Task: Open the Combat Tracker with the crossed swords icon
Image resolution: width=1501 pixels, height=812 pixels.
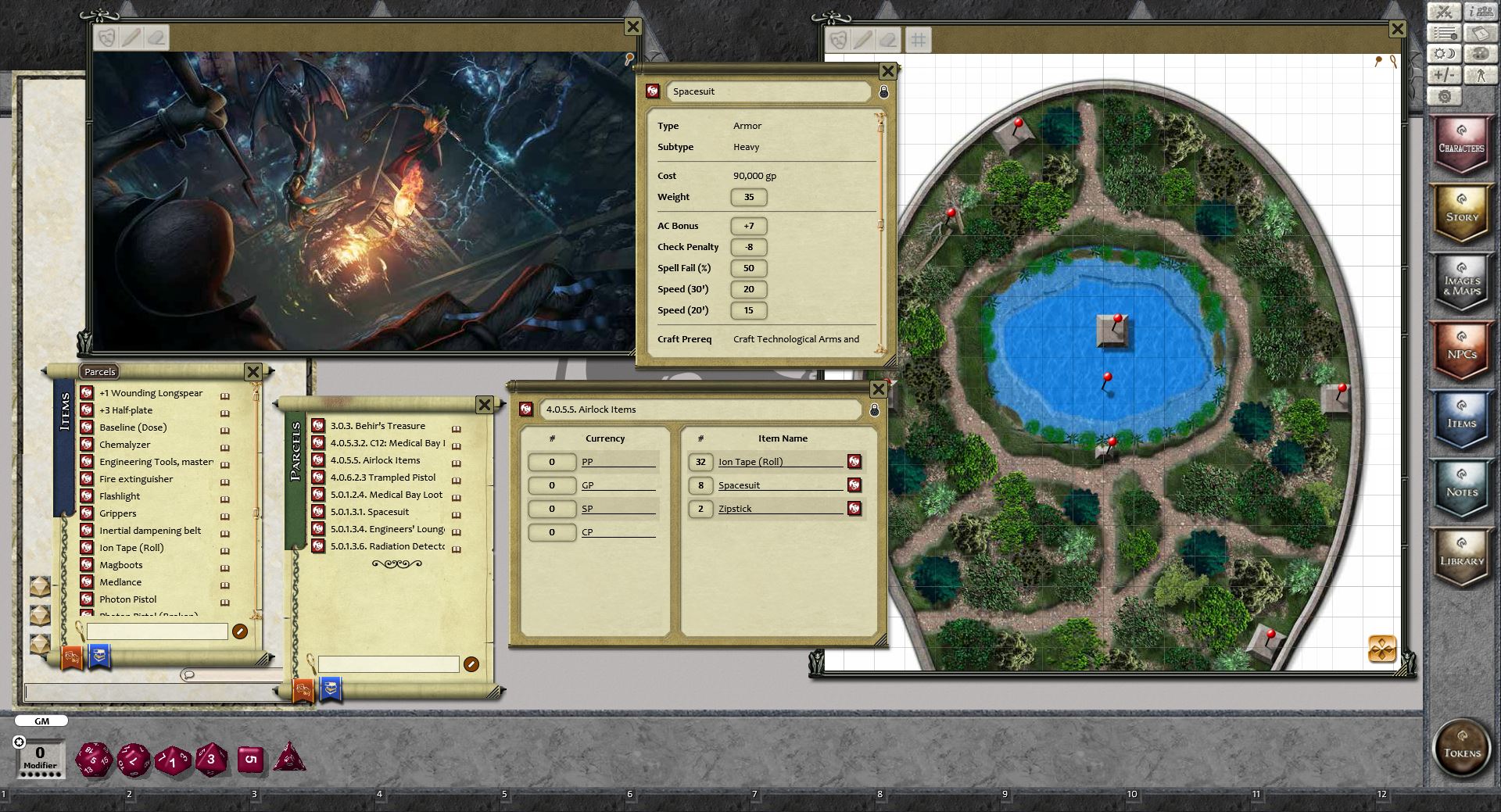Action: tap(1445, 12)
